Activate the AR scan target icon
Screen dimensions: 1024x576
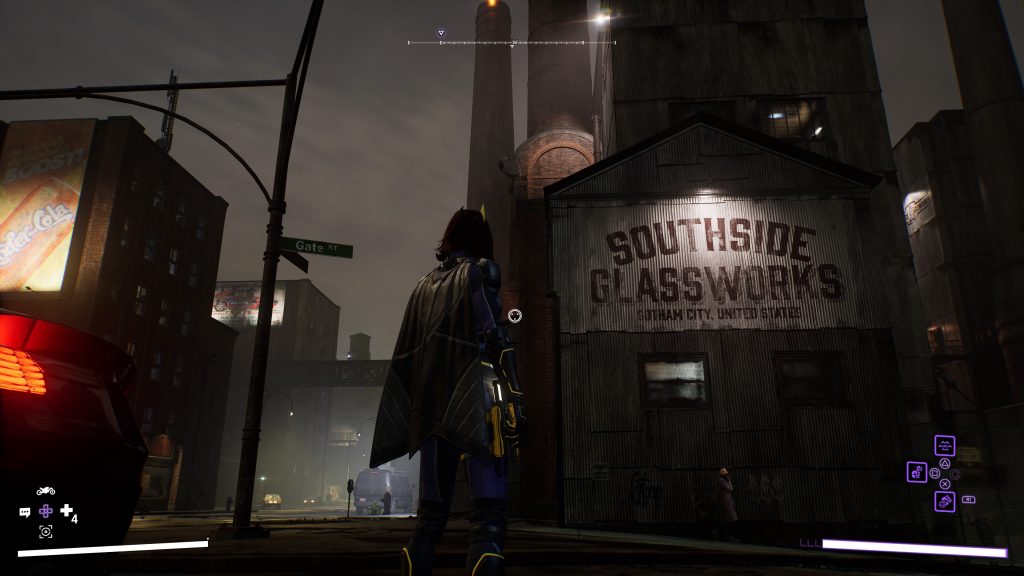[x=45, y=531]
